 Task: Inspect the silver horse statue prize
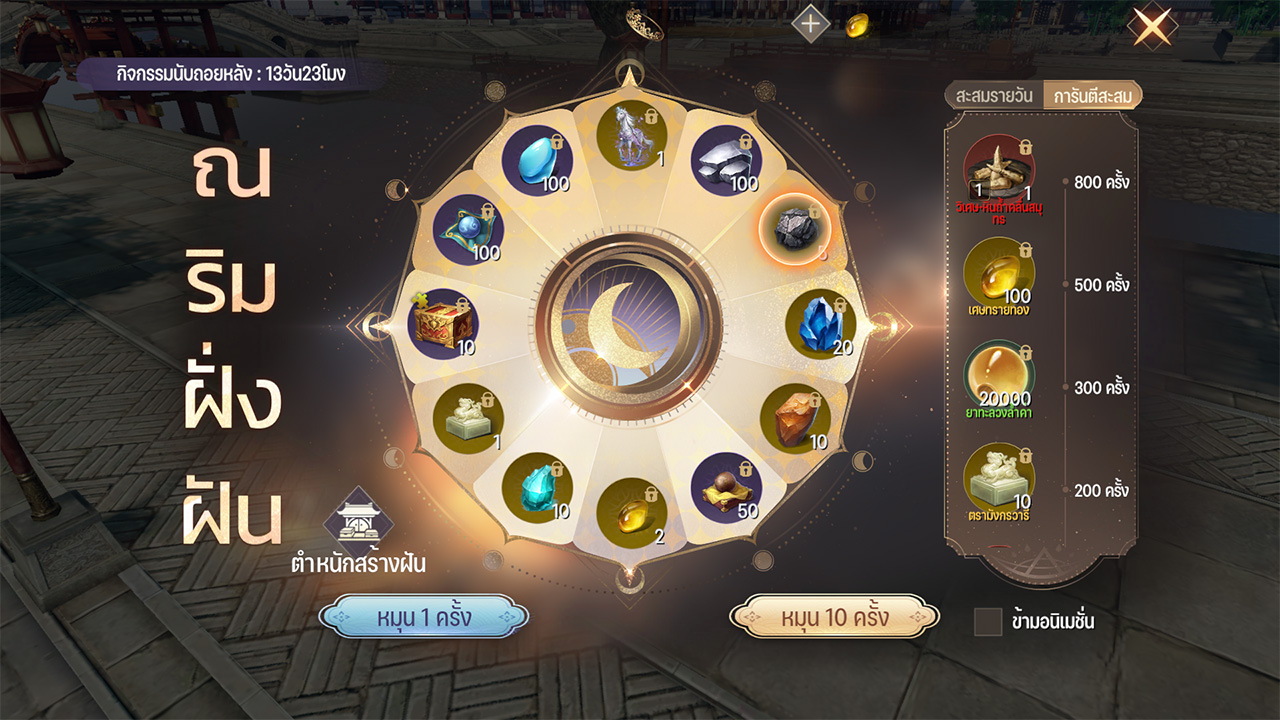632,136
